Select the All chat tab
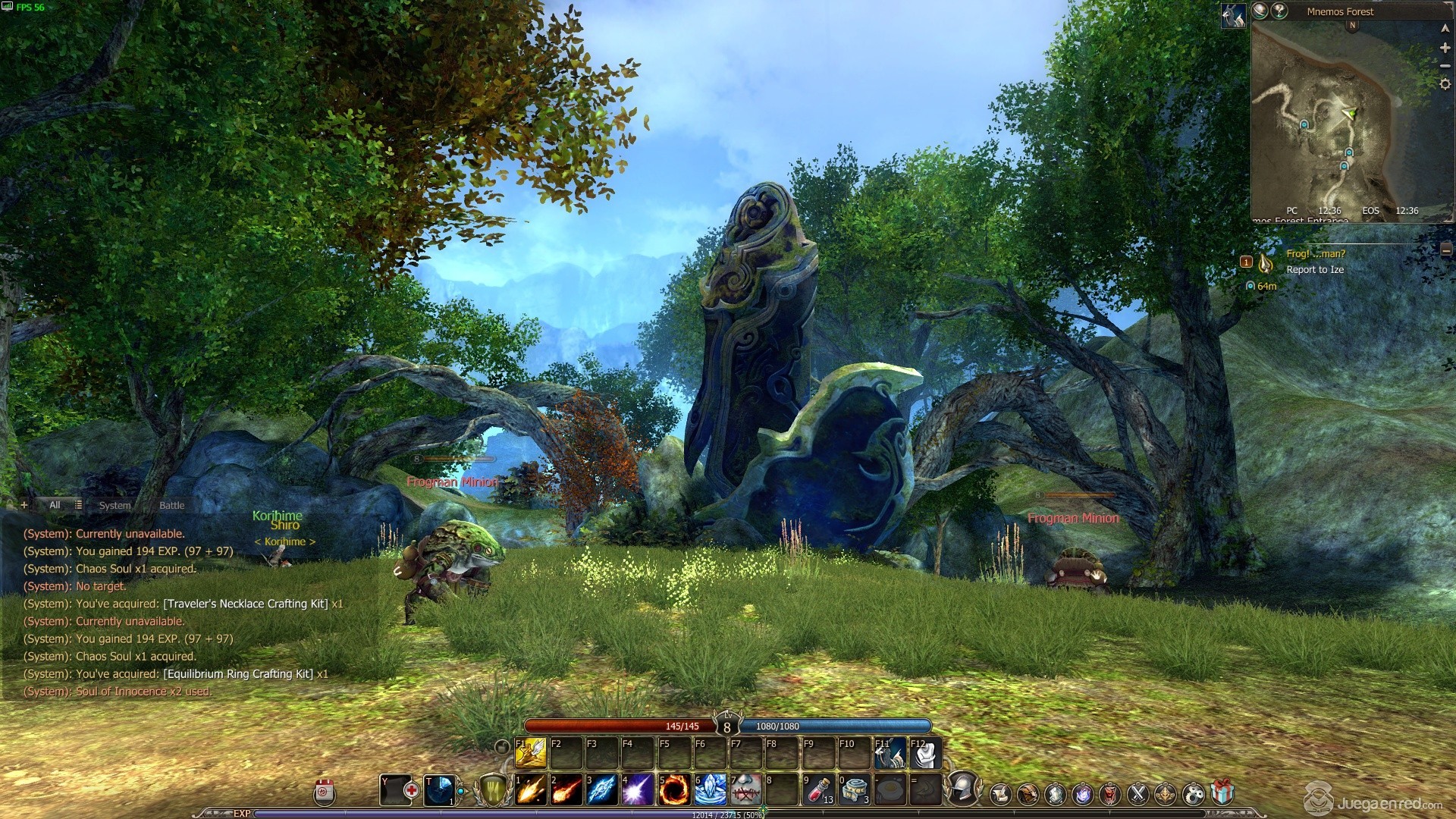 click(x=55, y=505)
